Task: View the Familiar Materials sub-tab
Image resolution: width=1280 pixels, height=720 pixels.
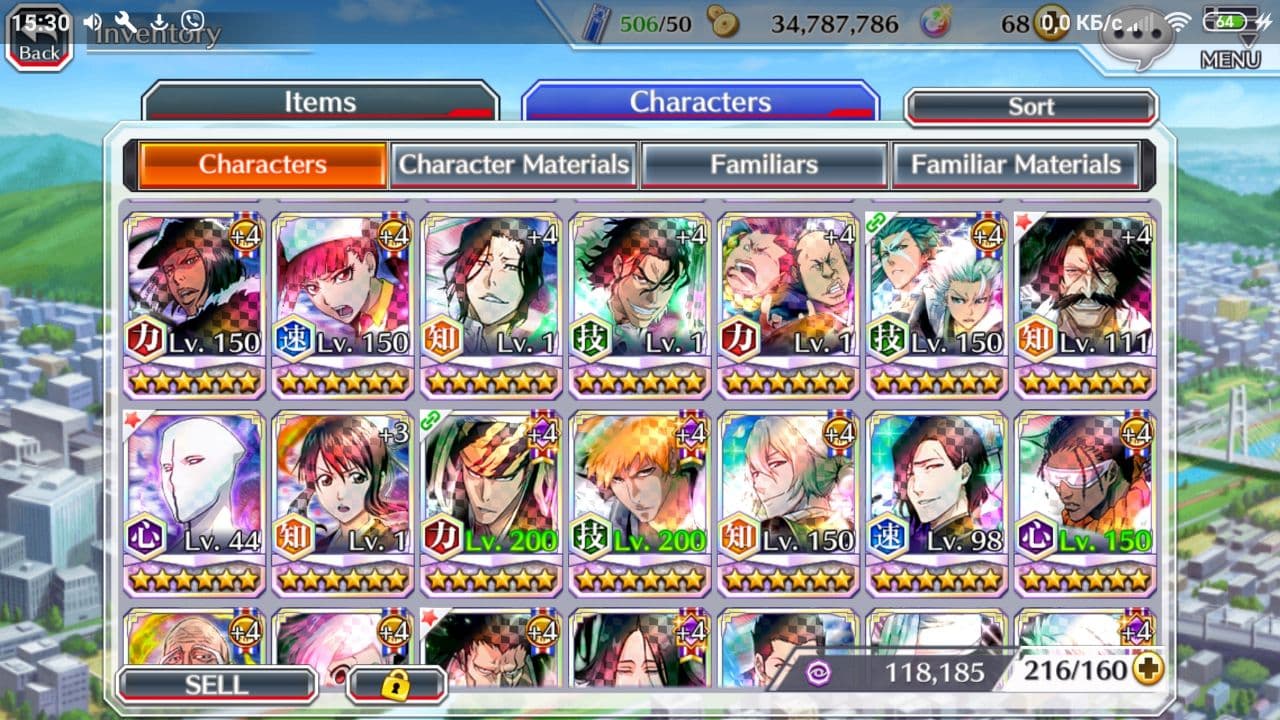Action: 1015,165
